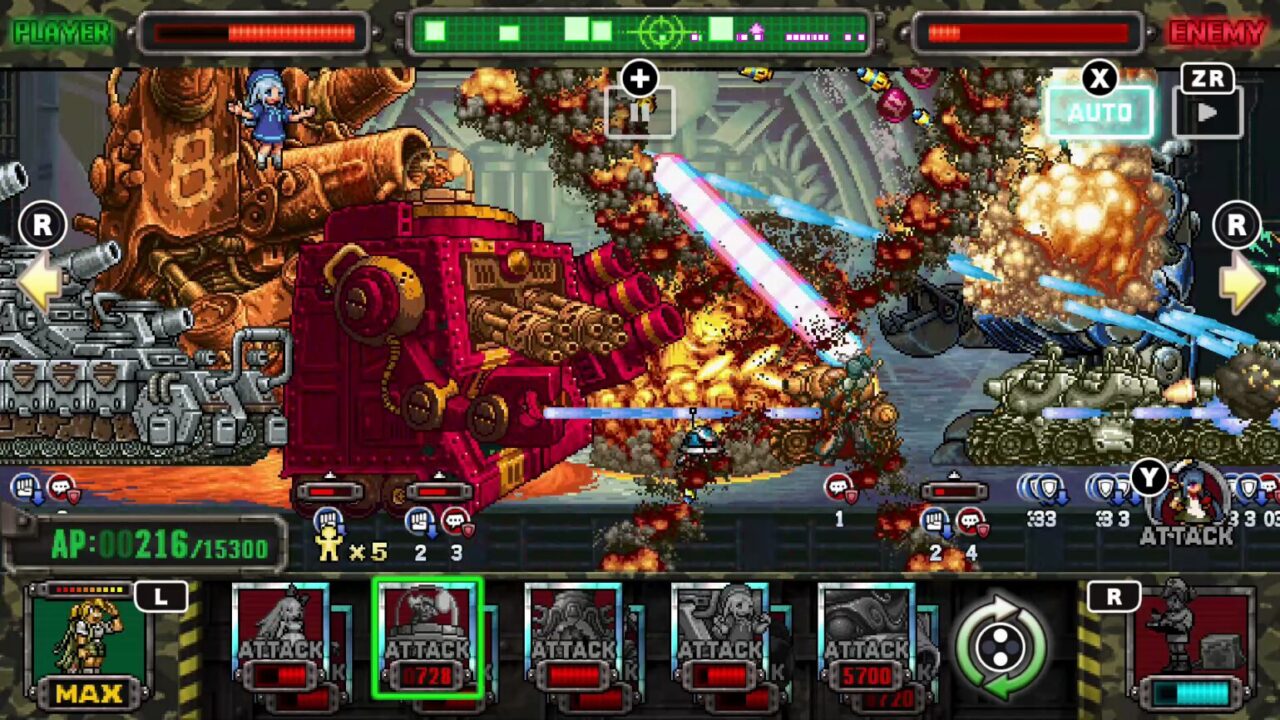Viewport: 1280px width, 720px height.
Task: Select the third greyed-out ATTACK unit card
Action: tap(571, 640)
